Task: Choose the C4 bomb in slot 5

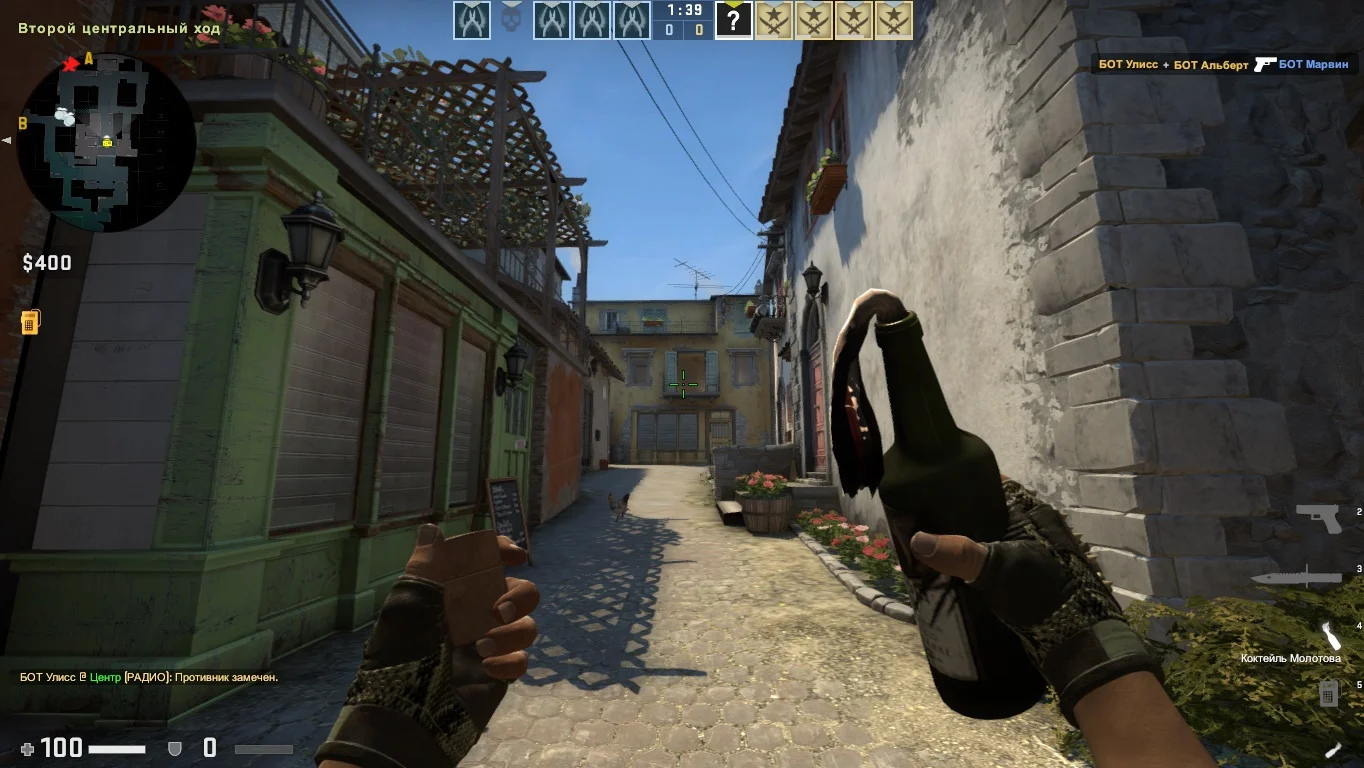Action: 1328,692
